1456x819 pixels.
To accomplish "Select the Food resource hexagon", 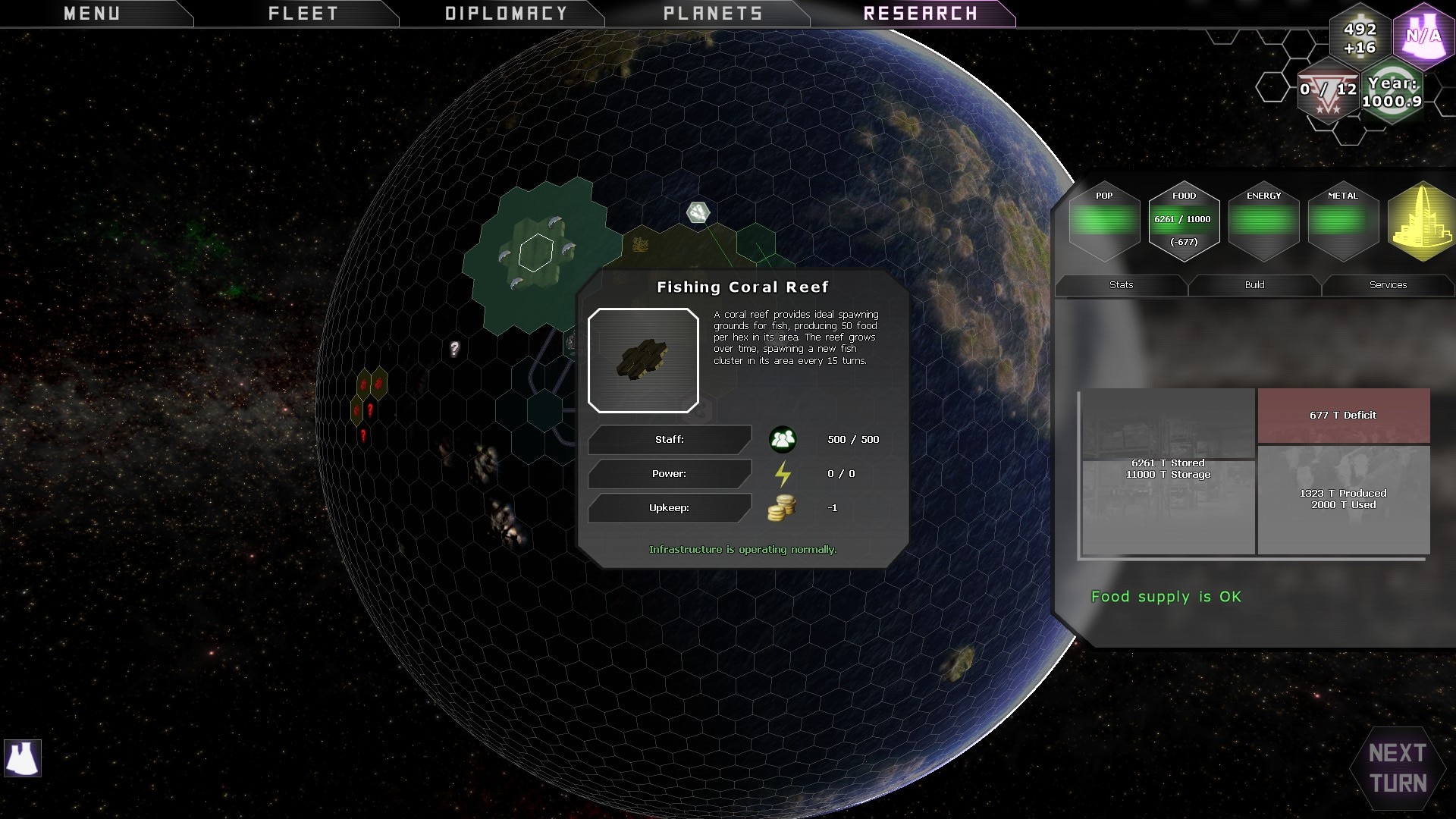I will [x=1184, y=221].
